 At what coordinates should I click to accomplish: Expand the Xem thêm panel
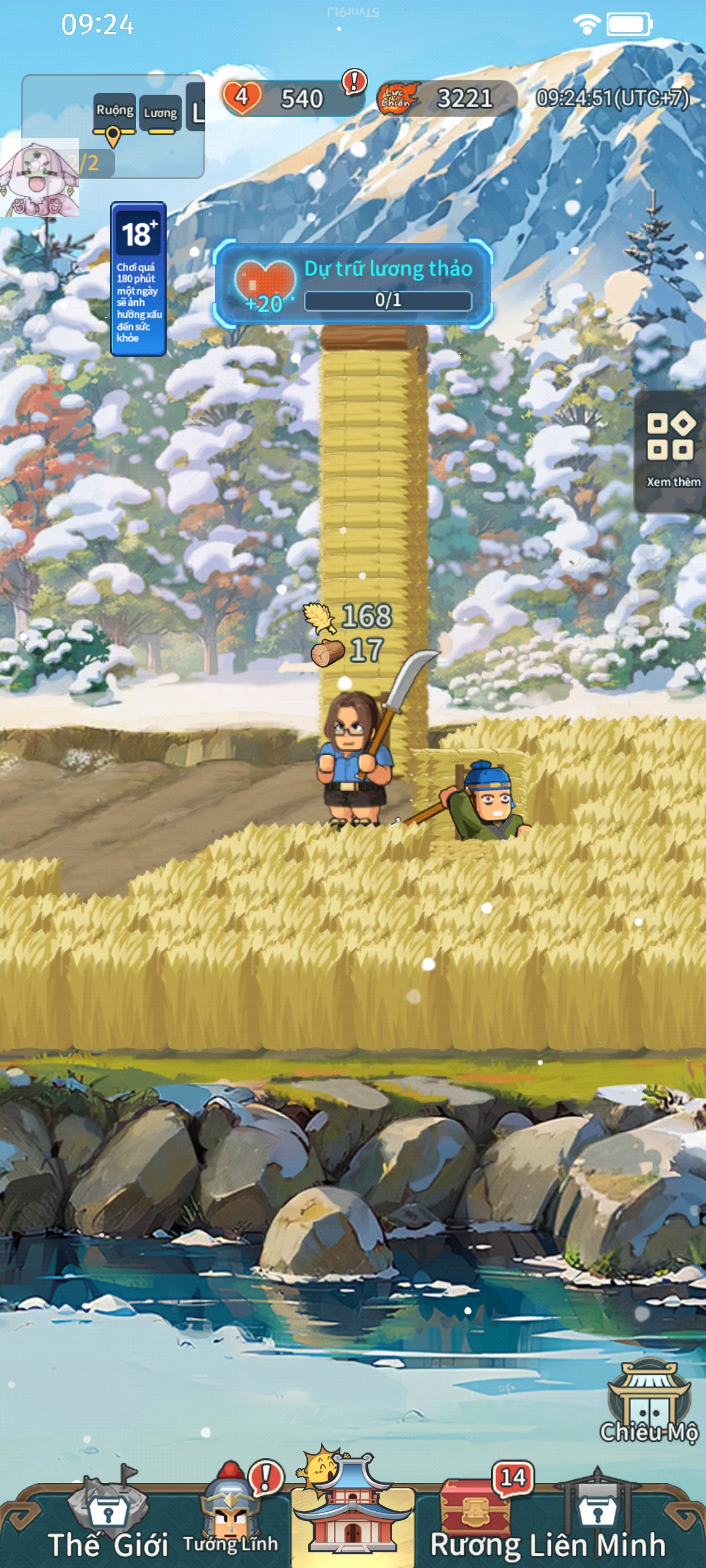click(671, 450)
